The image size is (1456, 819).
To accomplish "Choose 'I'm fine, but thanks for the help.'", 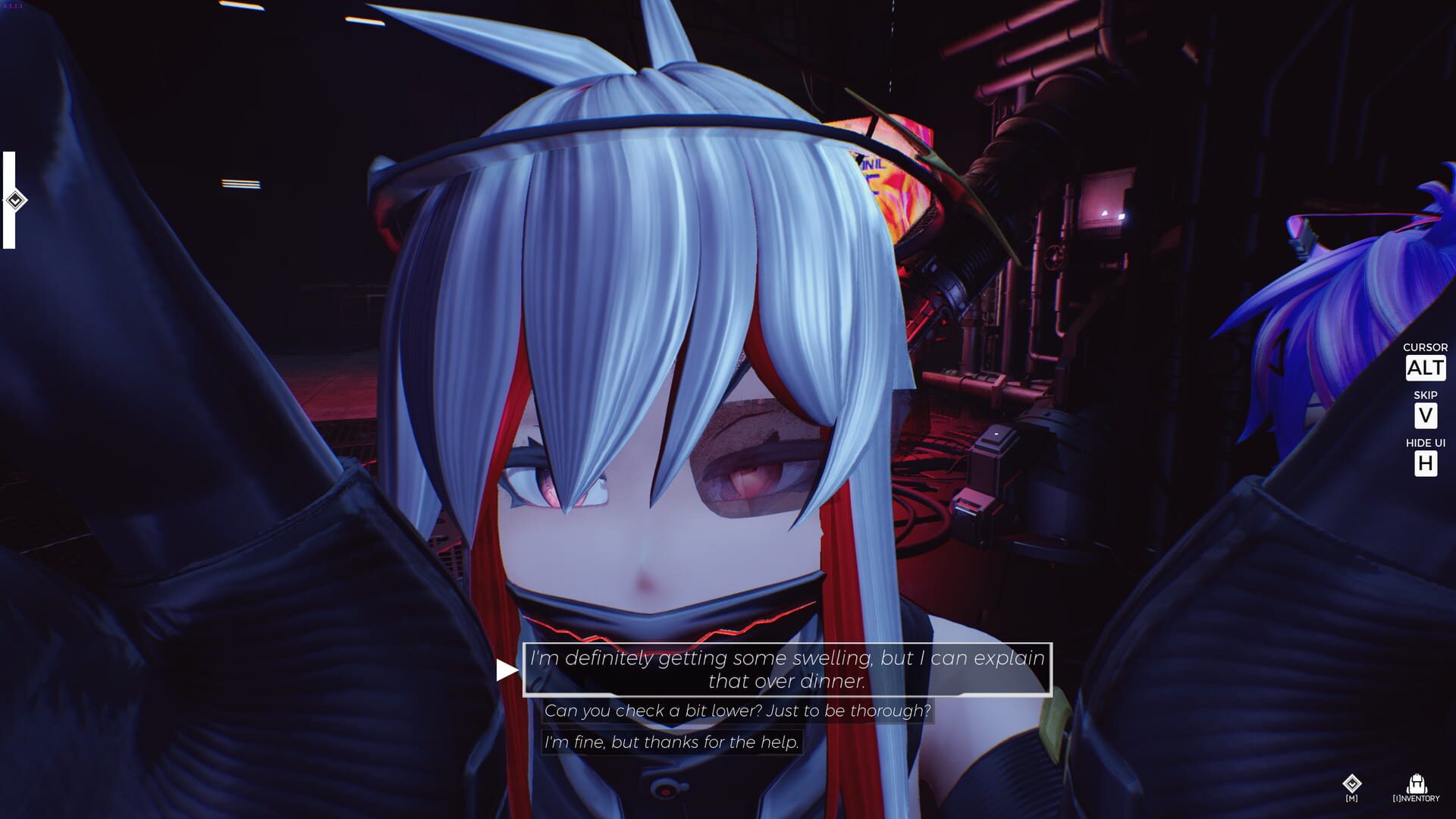I will 670,743.
